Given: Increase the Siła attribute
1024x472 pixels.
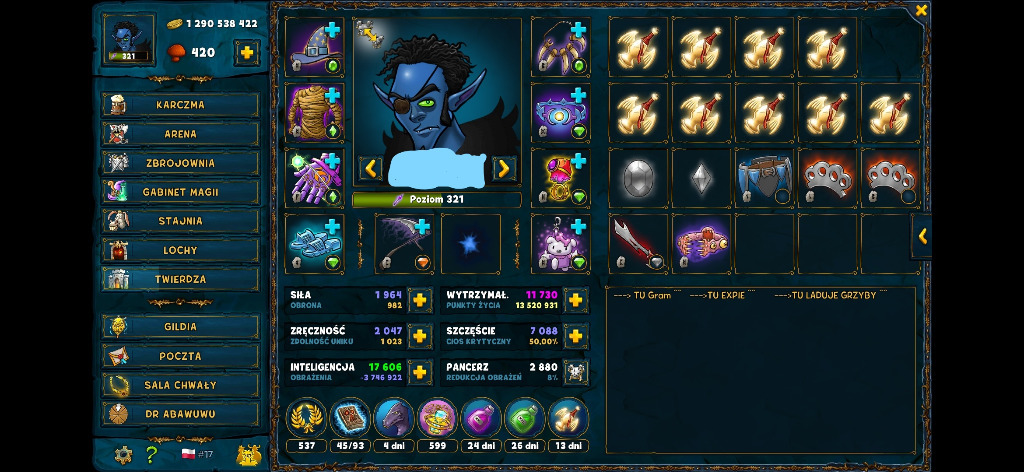Looking at the screenshot, I should pos(420,299).
